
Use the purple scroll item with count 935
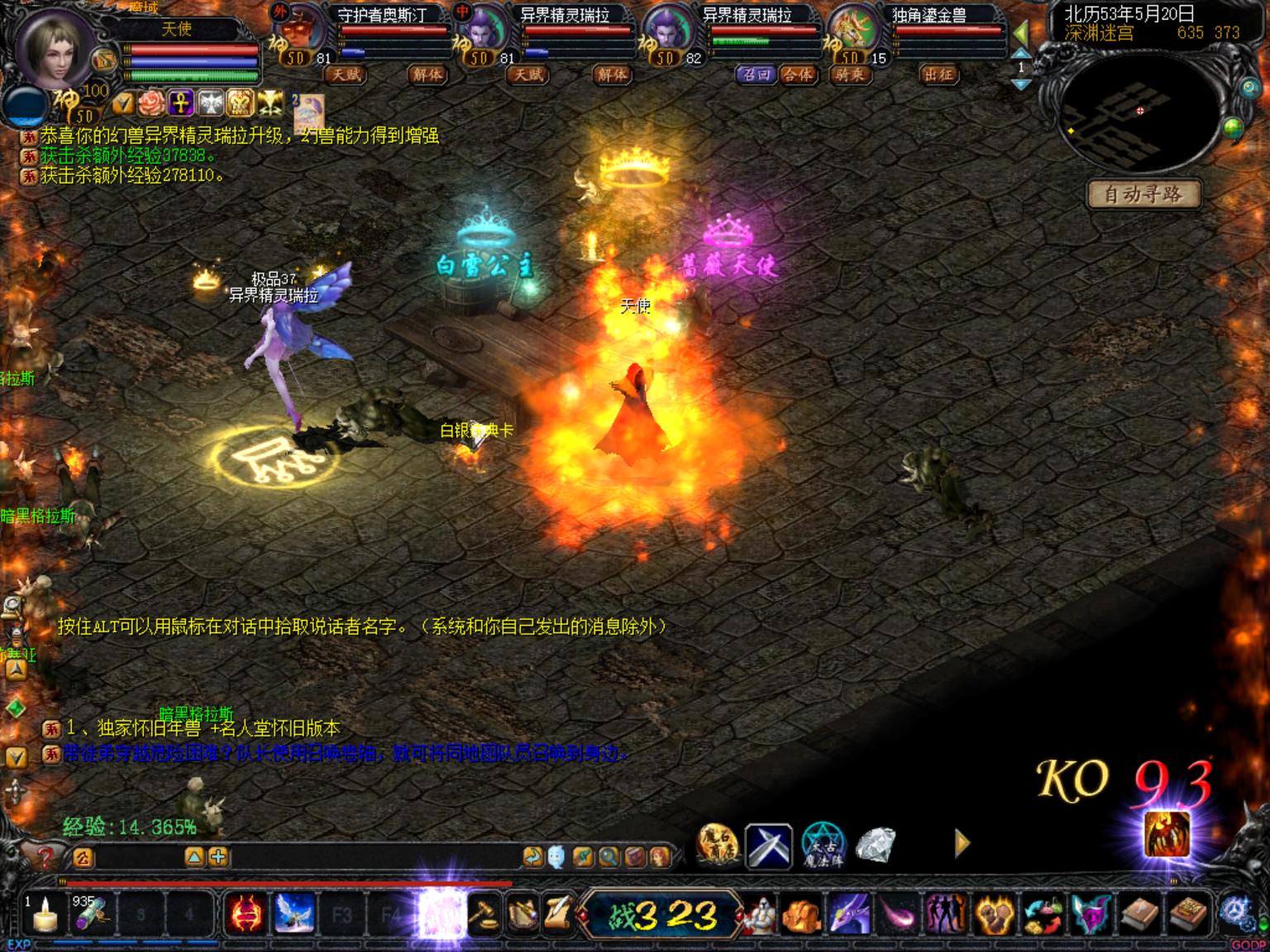tap(91, 915)
